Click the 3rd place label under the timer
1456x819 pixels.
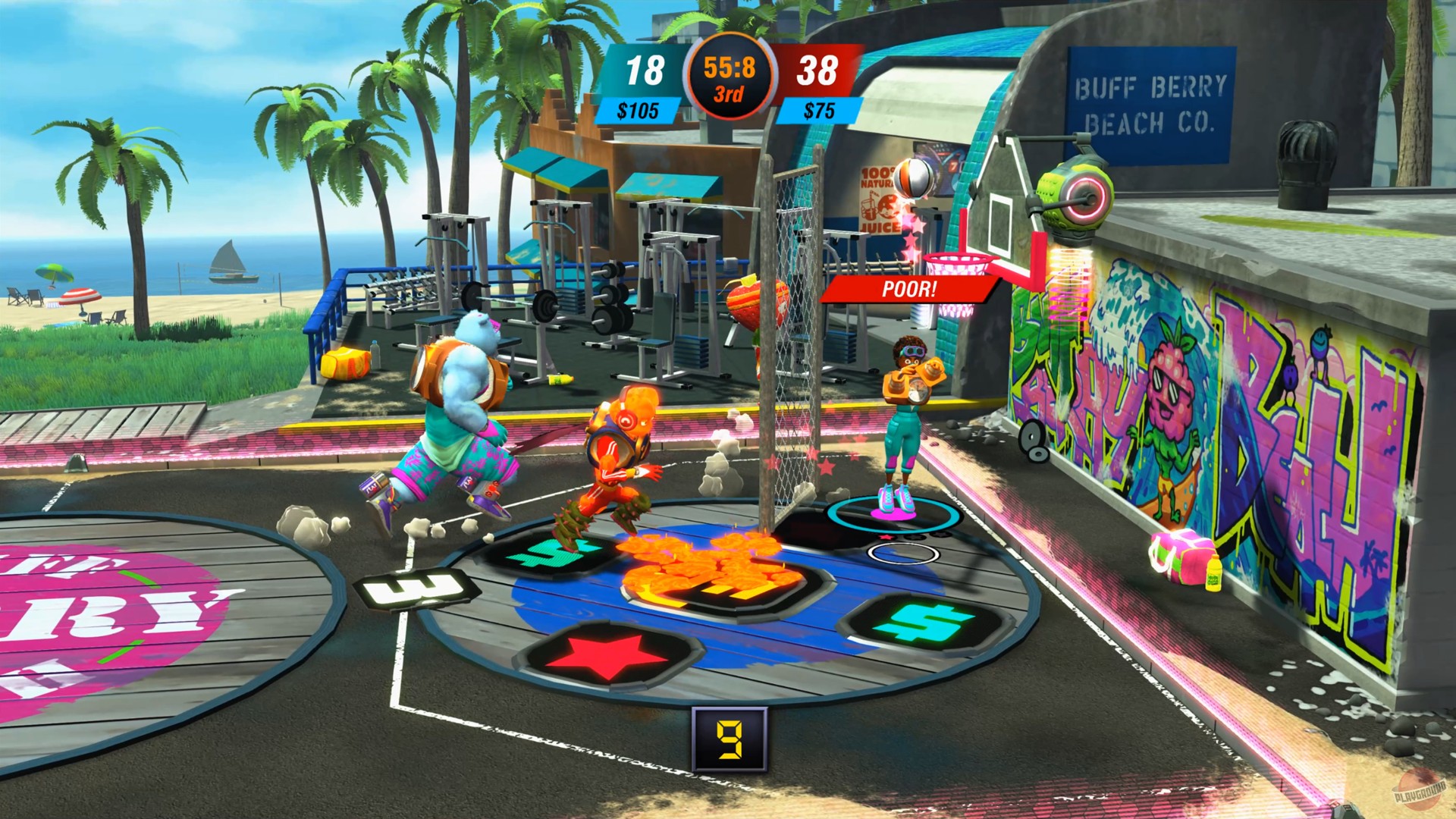tap(730, 92)
